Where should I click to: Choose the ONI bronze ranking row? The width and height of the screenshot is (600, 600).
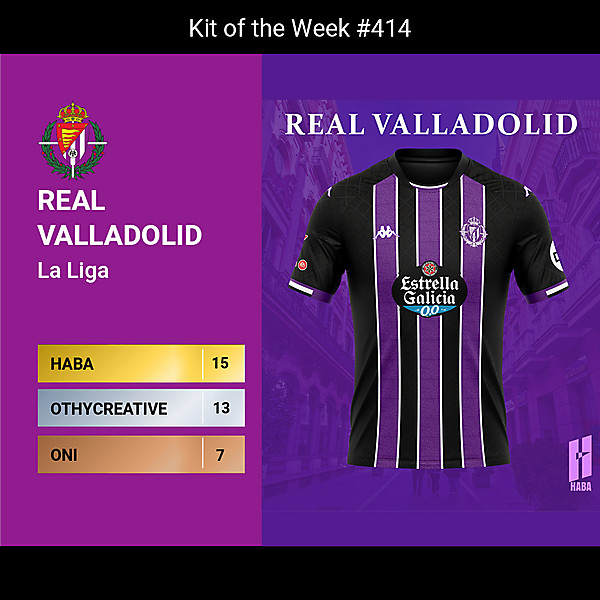click(141, 454)
